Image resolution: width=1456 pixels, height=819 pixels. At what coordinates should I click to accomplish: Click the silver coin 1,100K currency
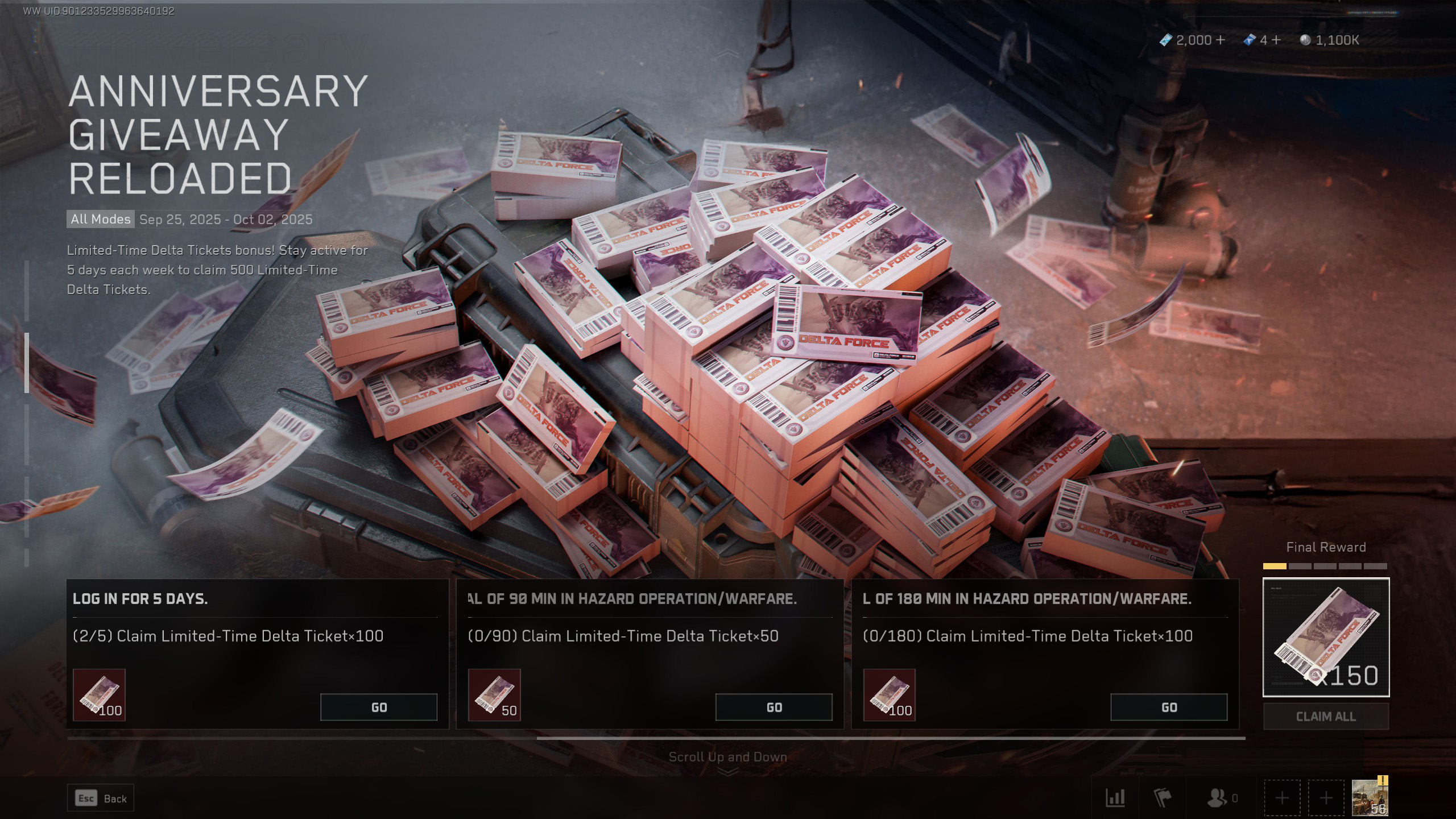click(x=1330, y=40)
